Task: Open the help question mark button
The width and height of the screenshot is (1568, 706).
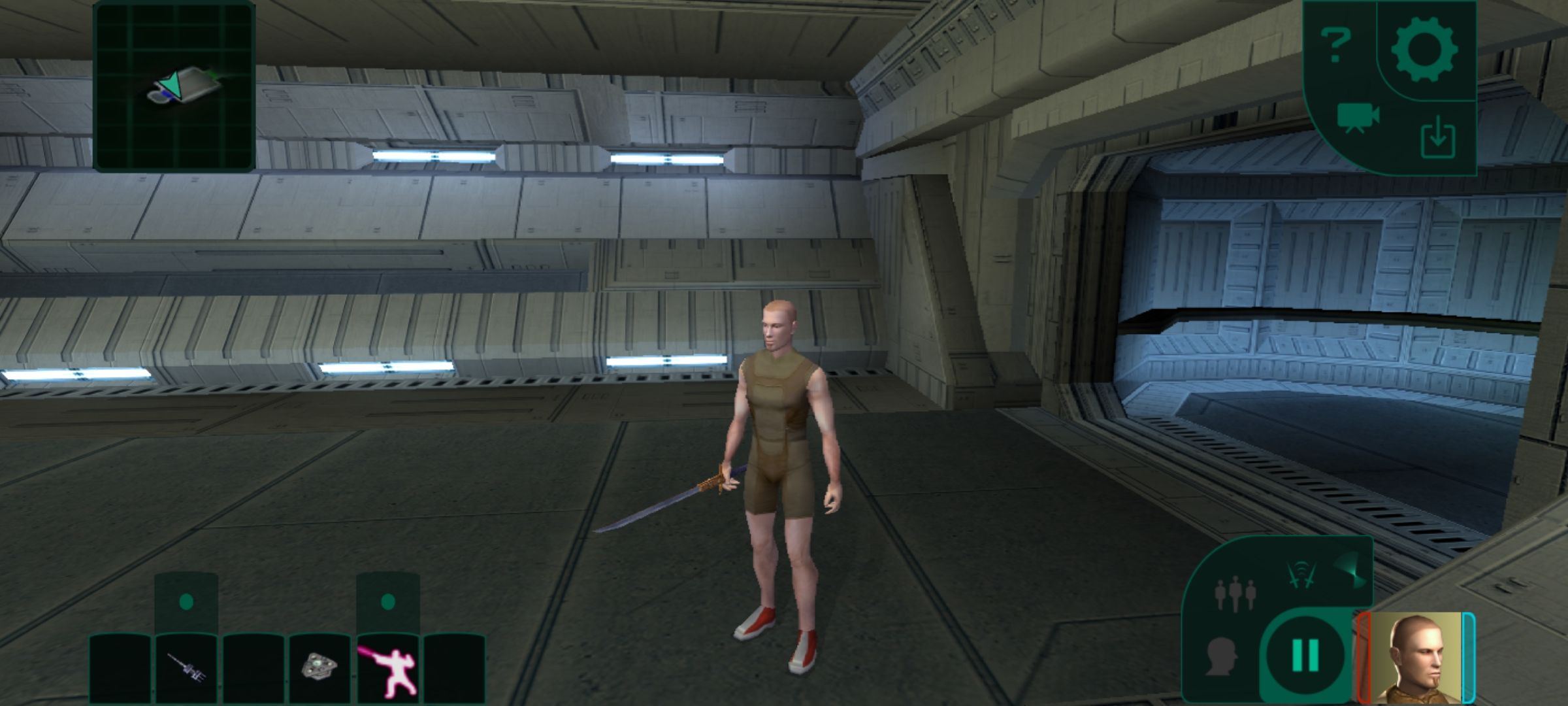Action: [1335, 46]
